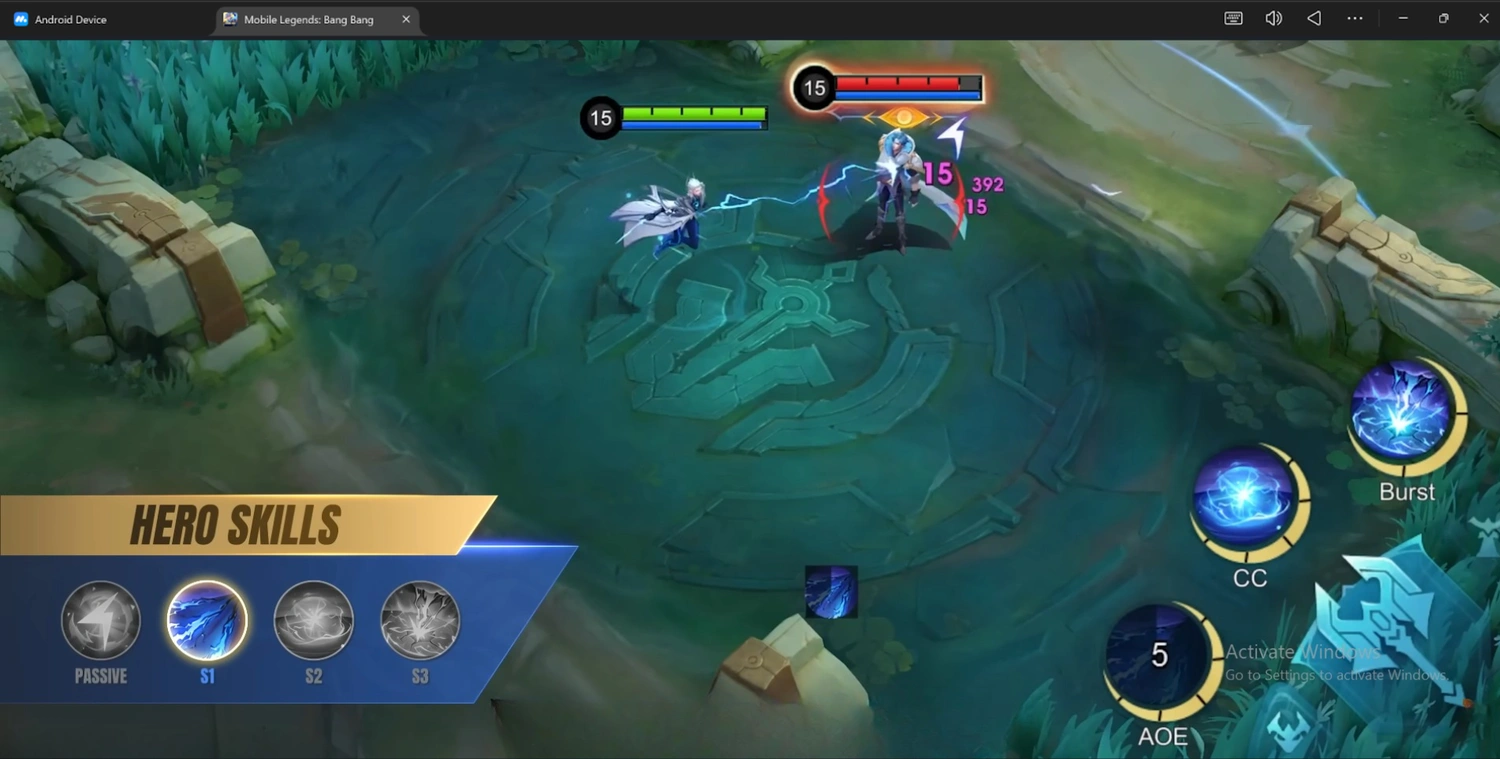Image resolution: width=1500 pixels, height=759 pixels.
Task: Select the highlighted S1 skill icon
Action: click(207, 620)
